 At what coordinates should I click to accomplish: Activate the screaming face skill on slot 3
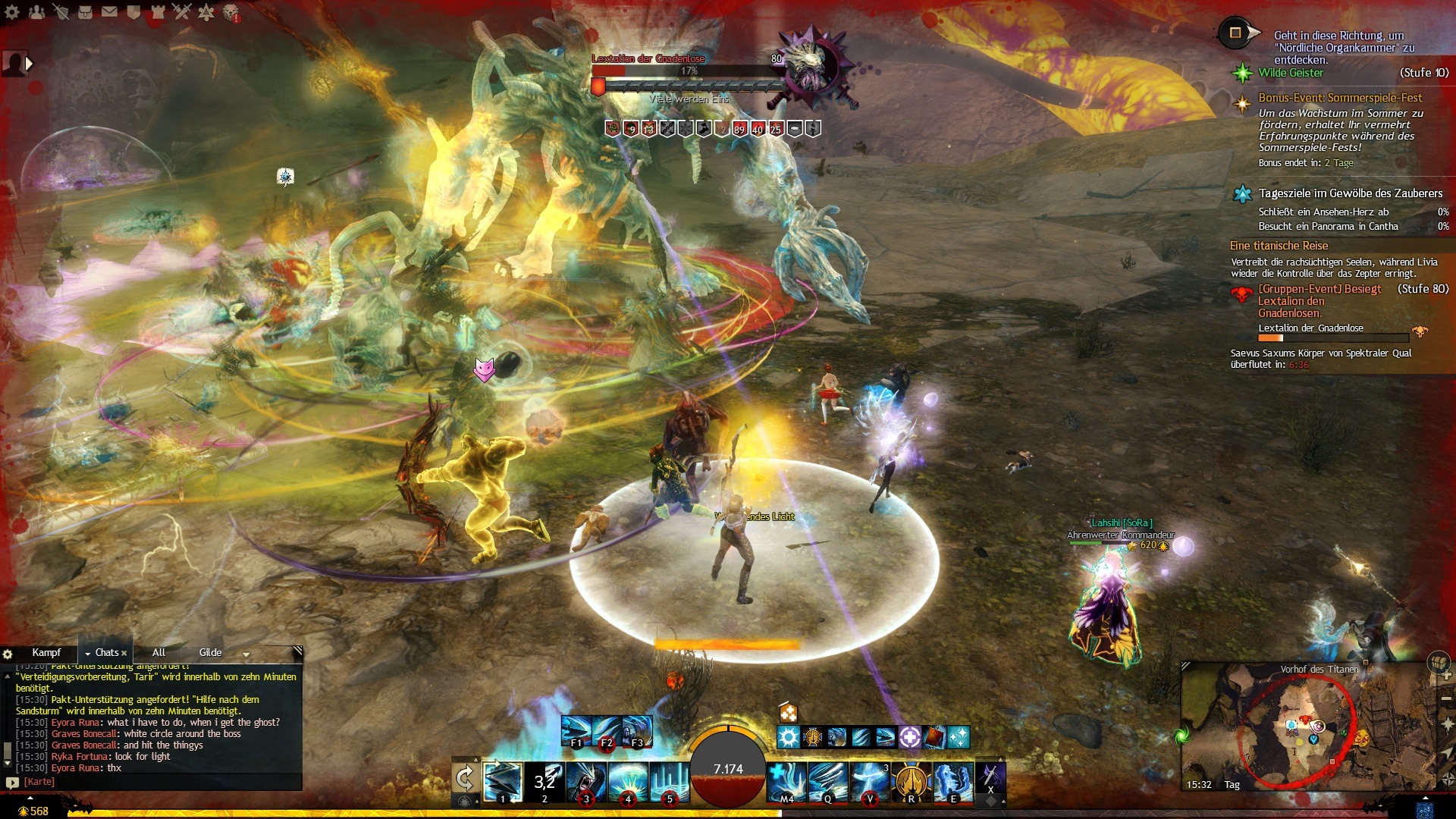click(x=586, y=781)
